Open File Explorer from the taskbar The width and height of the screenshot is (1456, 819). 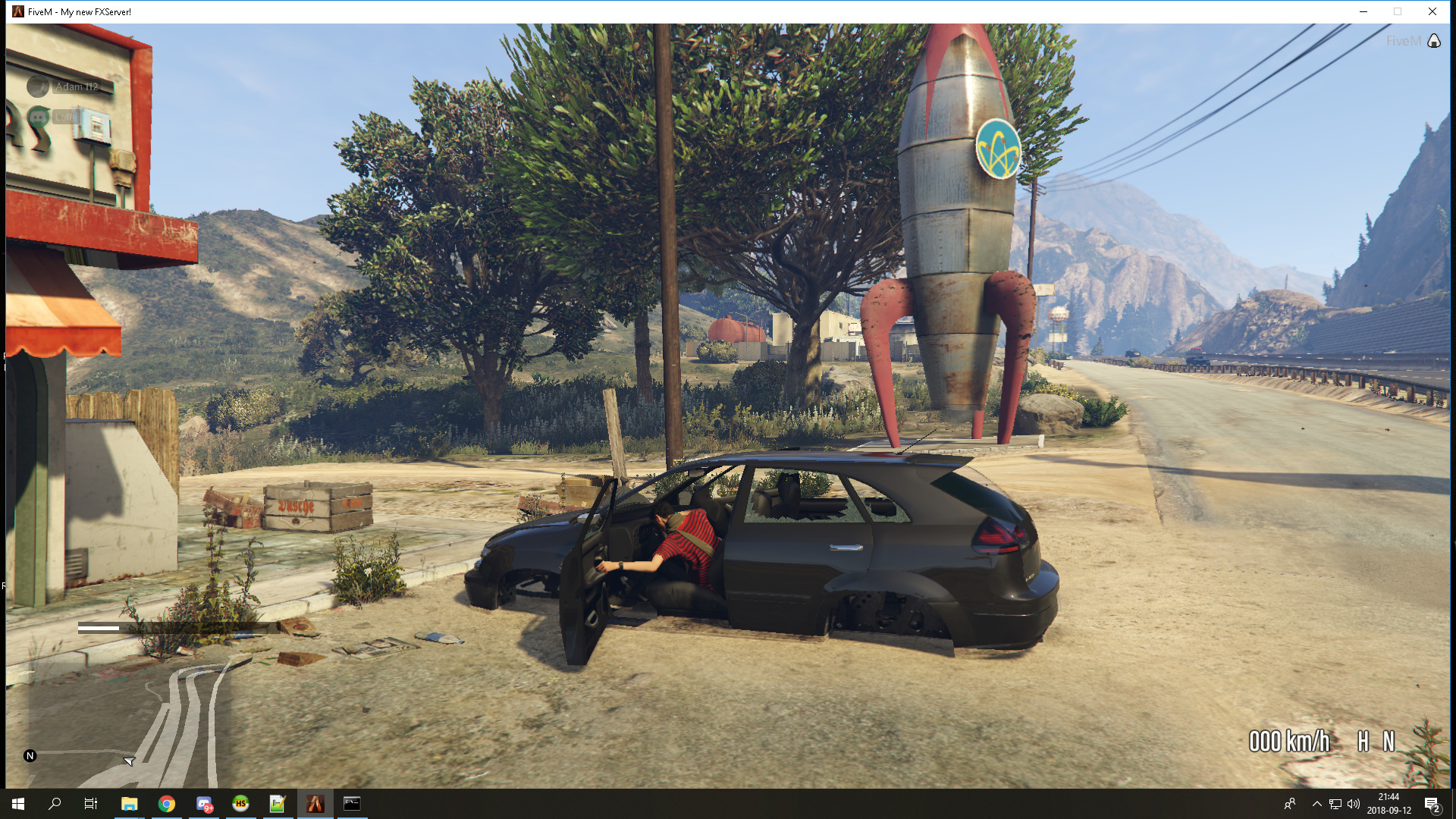(x=130, y=804)
